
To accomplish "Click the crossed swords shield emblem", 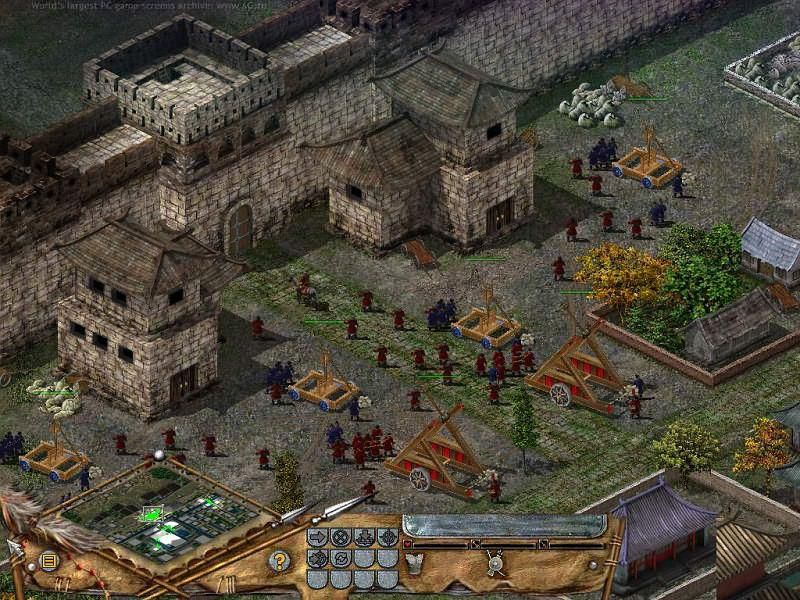I will pyautogui.click(x=495, y=563).
